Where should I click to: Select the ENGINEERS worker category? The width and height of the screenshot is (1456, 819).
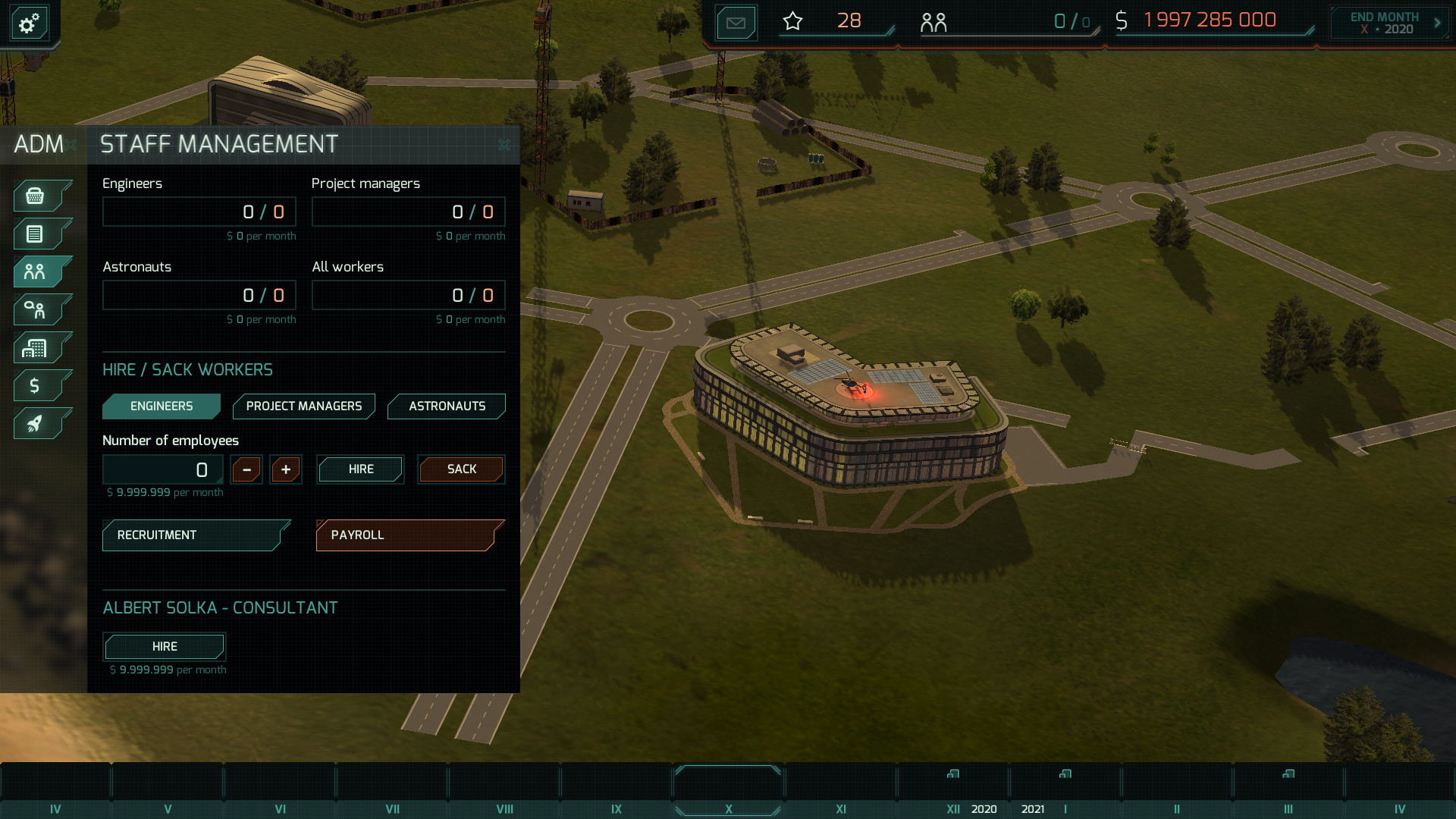click(161, 406)
